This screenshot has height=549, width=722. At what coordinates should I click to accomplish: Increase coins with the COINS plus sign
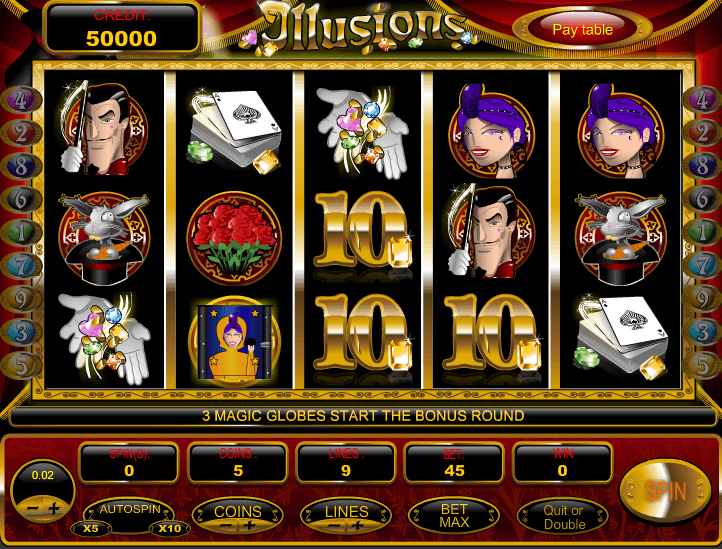(250, 525)
